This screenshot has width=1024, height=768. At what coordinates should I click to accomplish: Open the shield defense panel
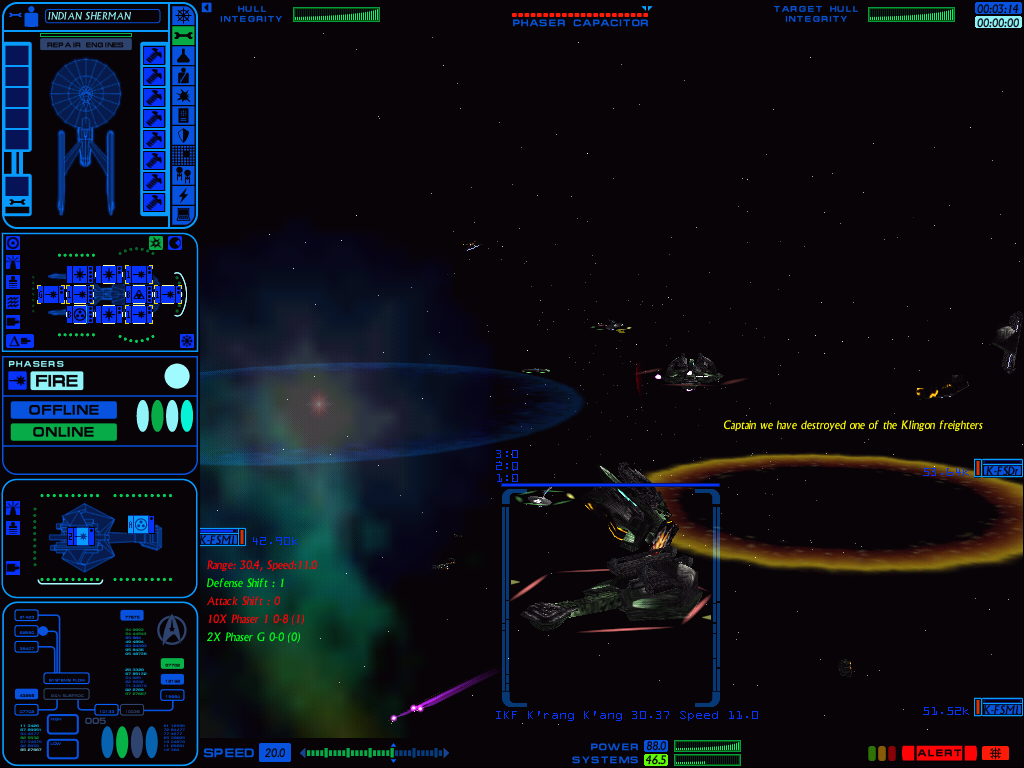(x=183, y=135)
